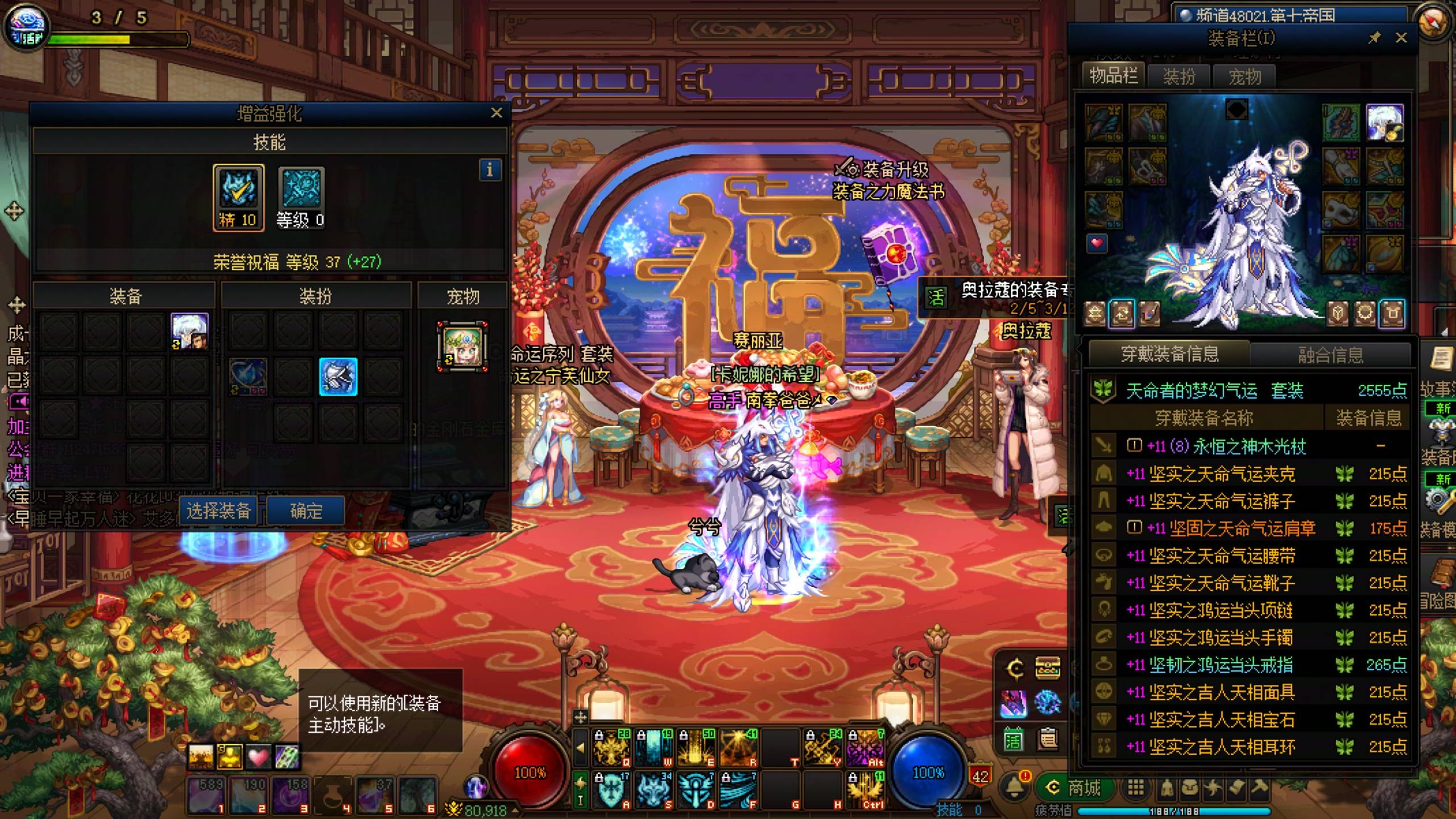
Task: Switch to the 装扮 tab in 装备栏
Action: 1179,76
